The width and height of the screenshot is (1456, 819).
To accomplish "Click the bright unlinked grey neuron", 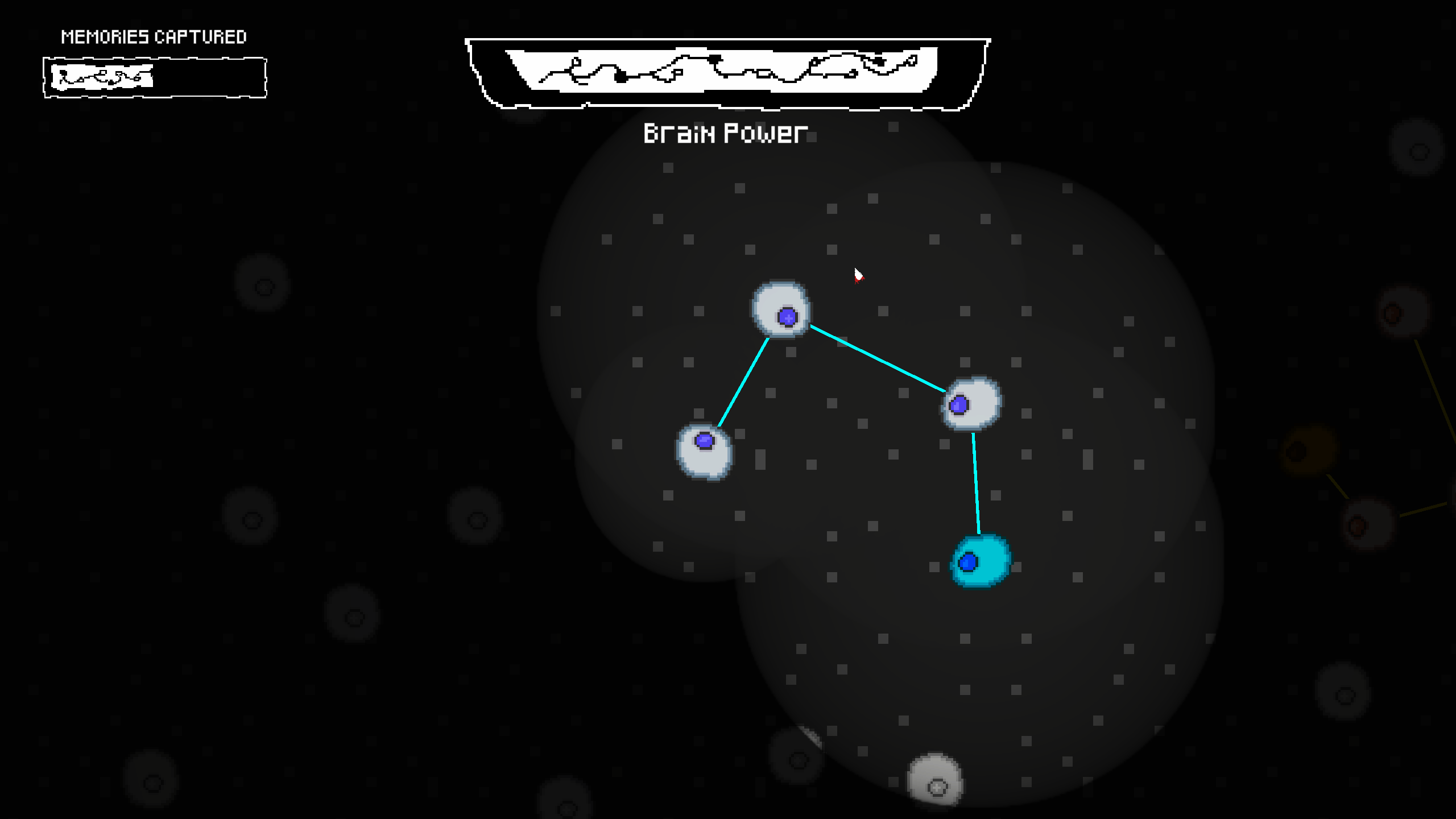I will (935, 779).
